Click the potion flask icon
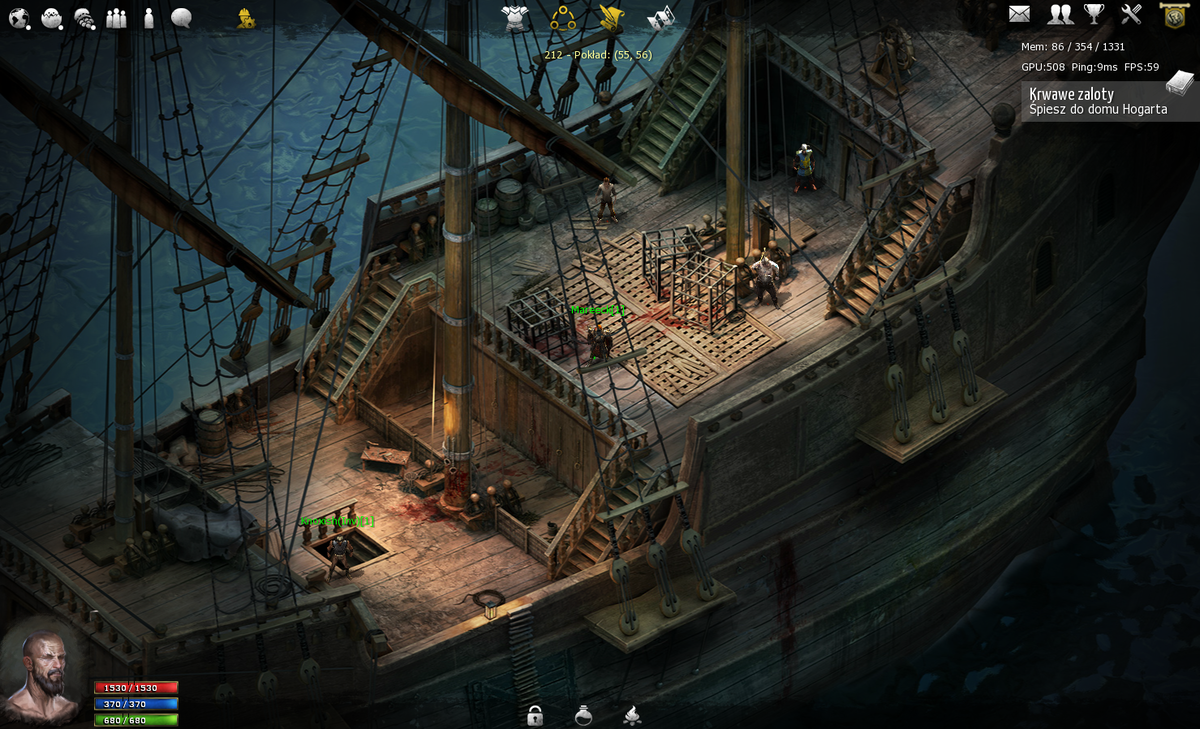The image size is (1200, 729). tap(583, 715)
